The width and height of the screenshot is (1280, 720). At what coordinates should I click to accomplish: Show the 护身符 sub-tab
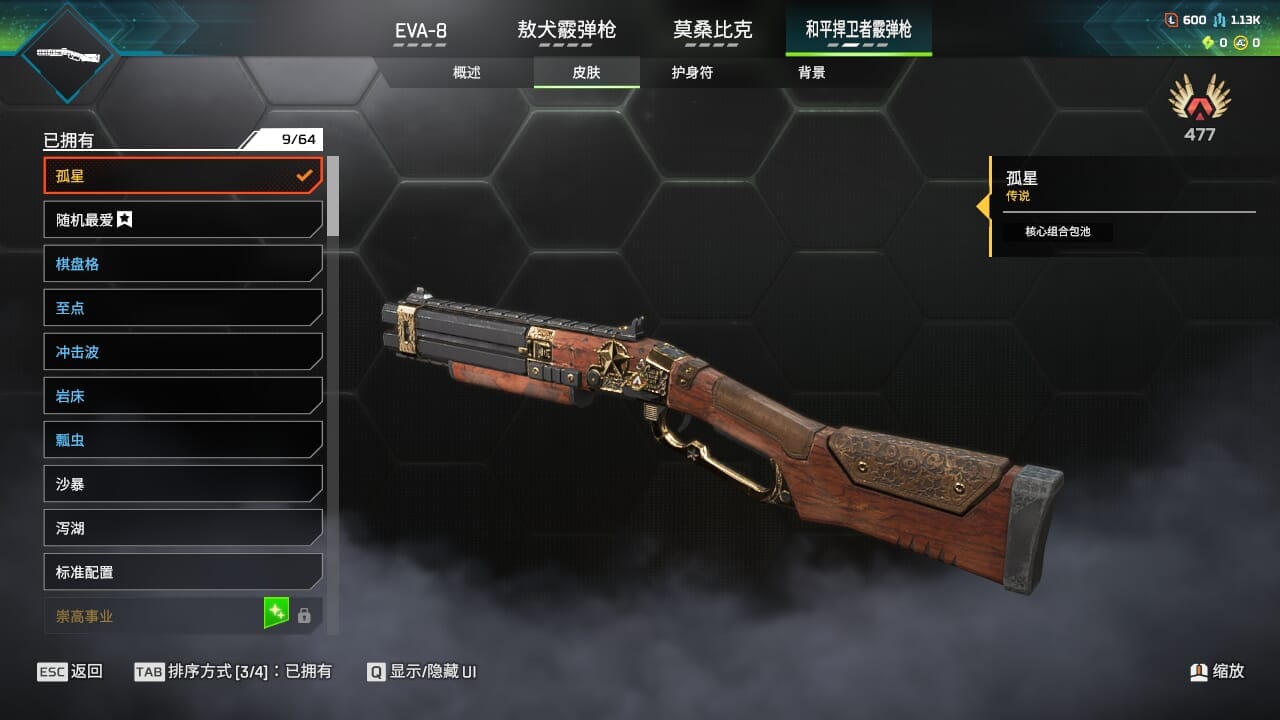point(692,73)
